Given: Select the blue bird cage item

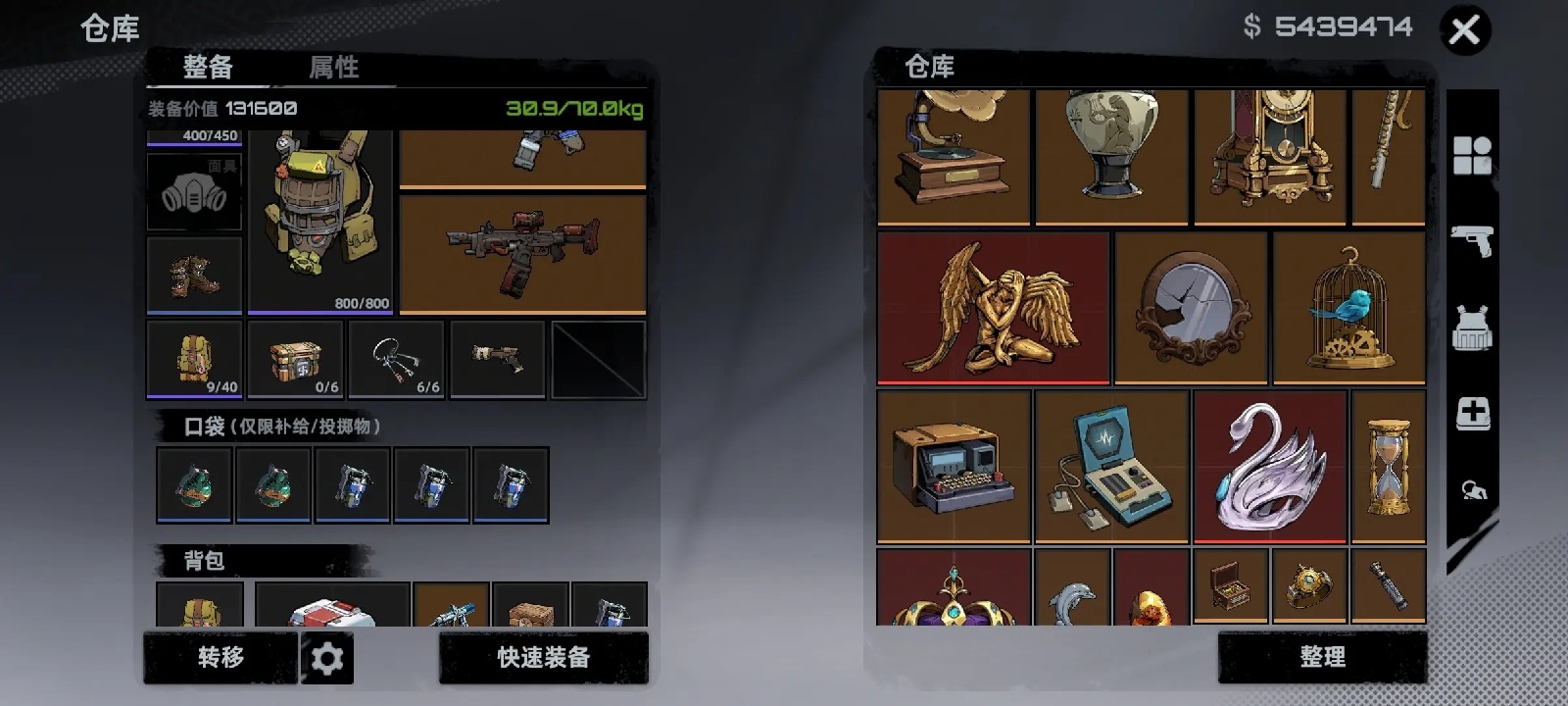Looking at the screenshot, I should pos(1348,308).
